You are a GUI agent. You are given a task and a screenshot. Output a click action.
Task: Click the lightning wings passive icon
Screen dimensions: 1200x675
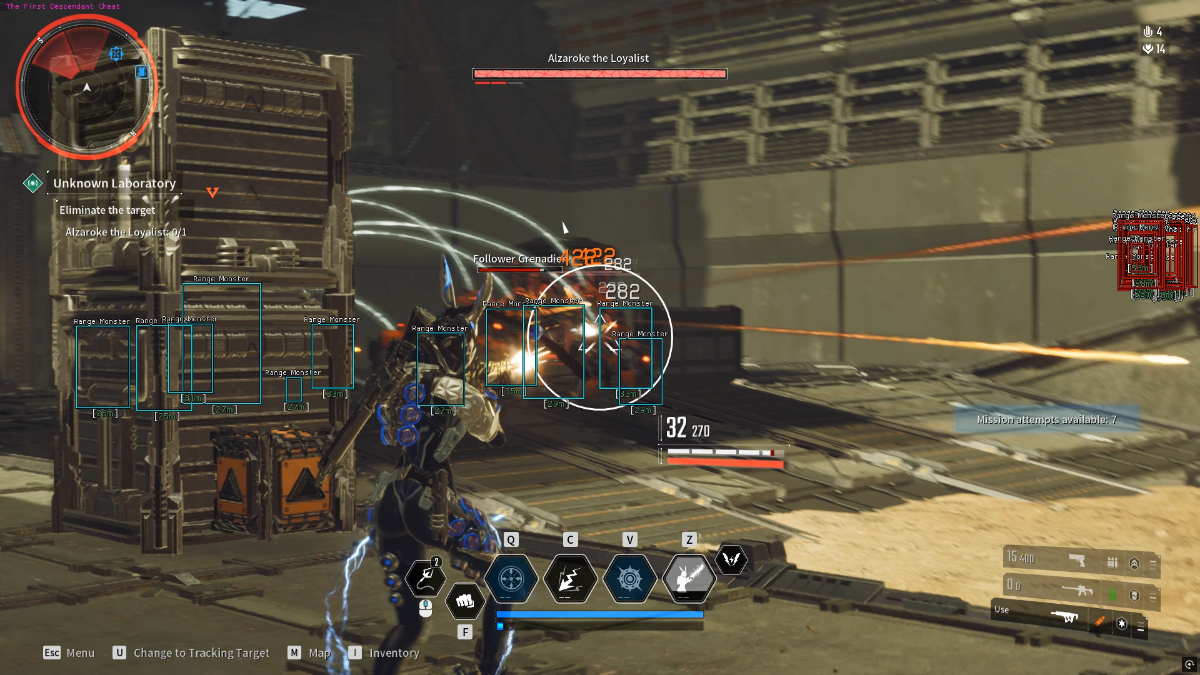pyautogui.click(x=732, y=560)
